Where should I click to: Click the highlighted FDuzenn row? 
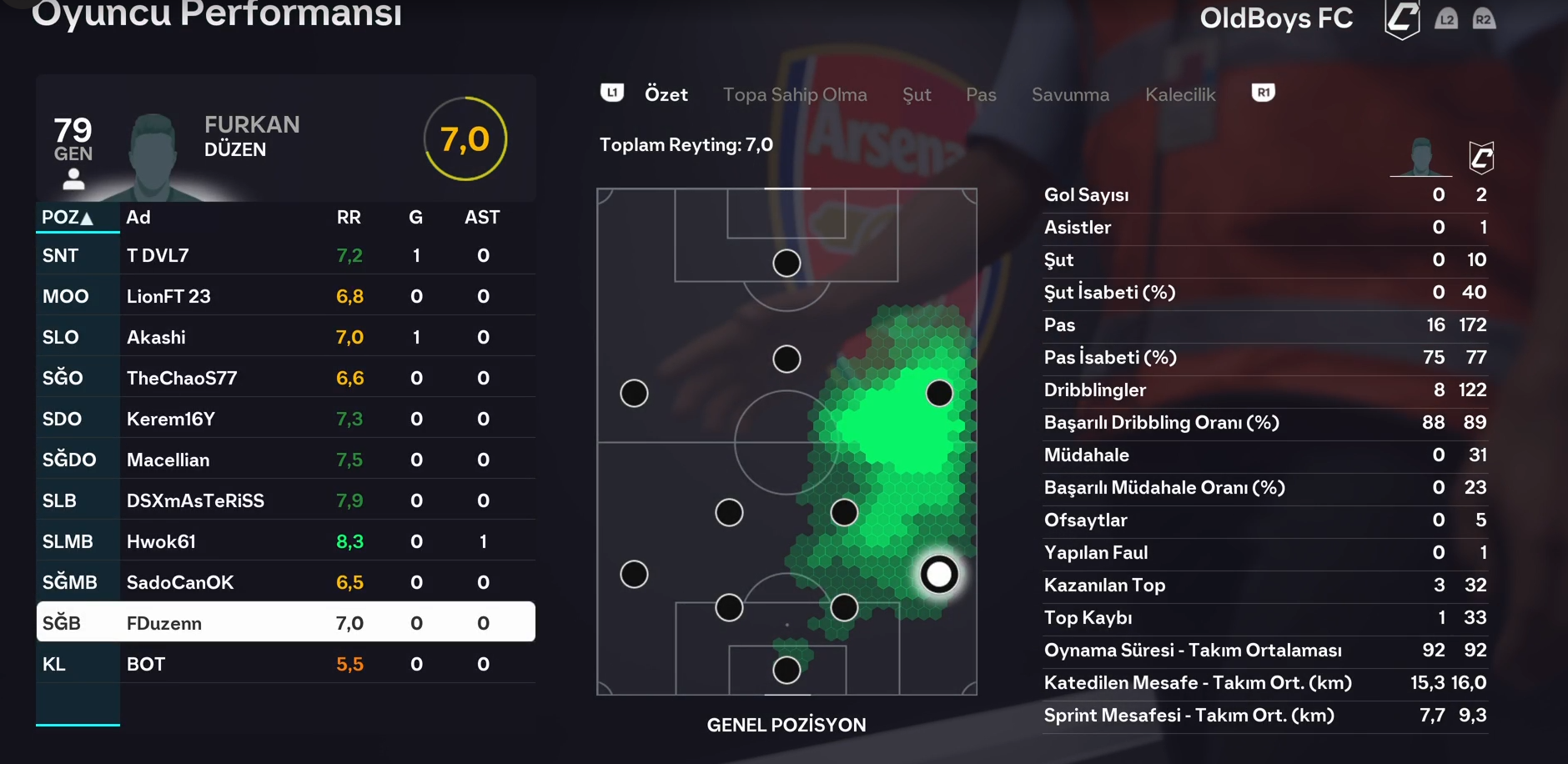click(285, 623)
